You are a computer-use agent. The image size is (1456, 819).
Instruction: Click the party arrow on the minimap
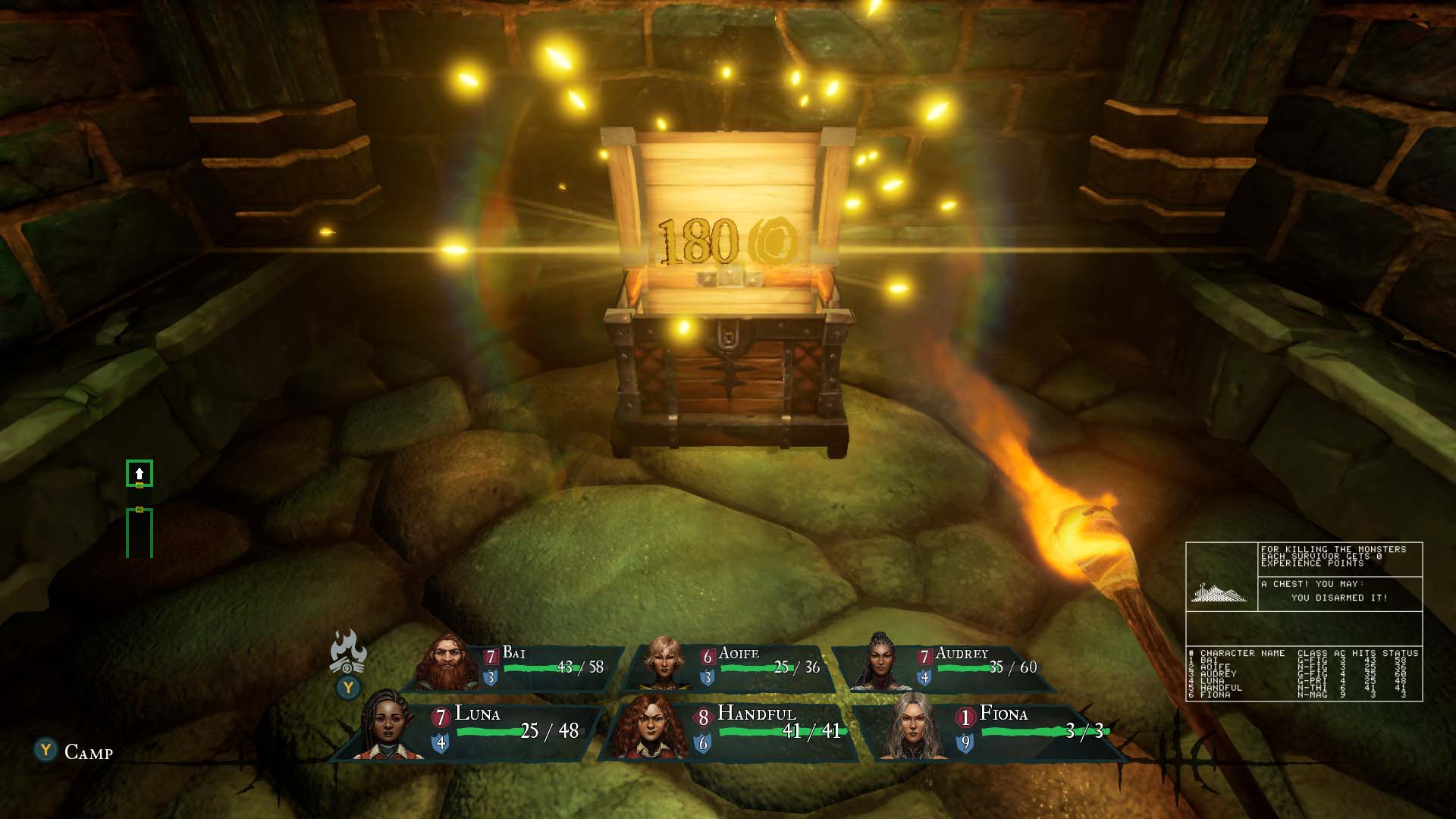click(x=139, y=472)
